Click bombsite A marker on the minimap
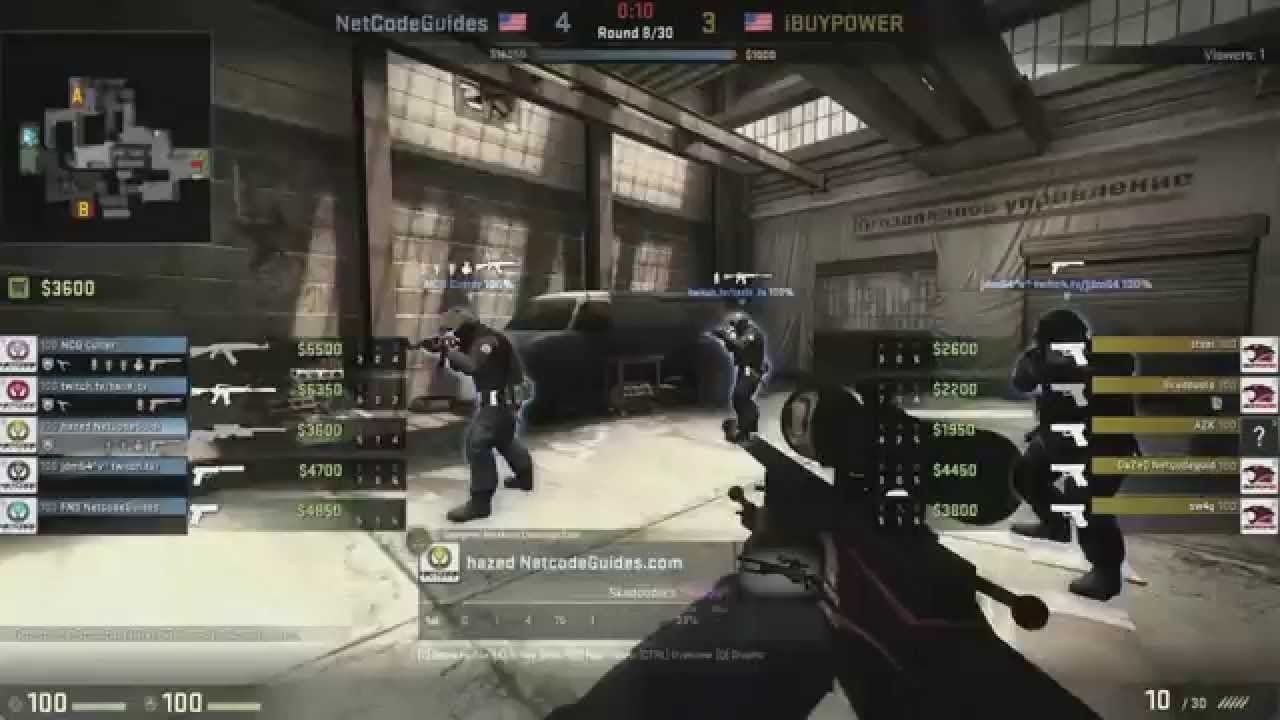The image size is (1280, 720). pos(77,93)
